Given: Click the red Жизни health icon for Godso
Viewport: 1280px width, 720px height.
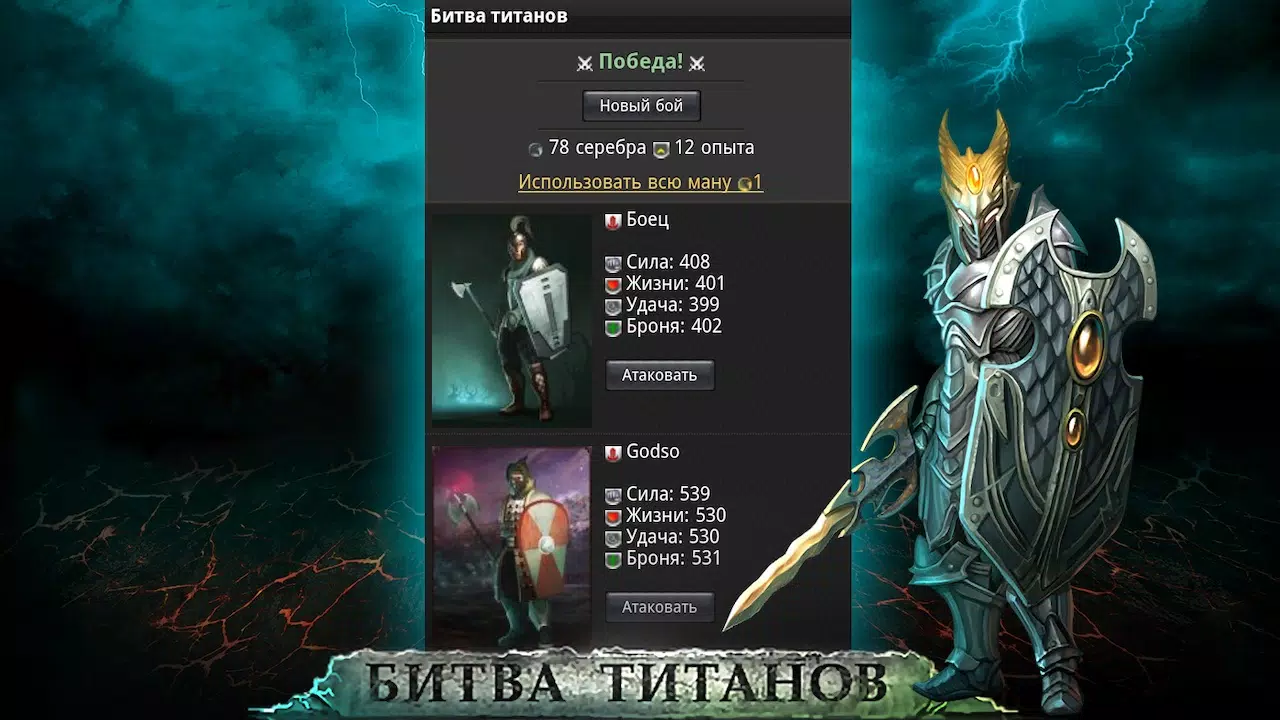Looking at the screenshot, I should click(x=615, y=515).
